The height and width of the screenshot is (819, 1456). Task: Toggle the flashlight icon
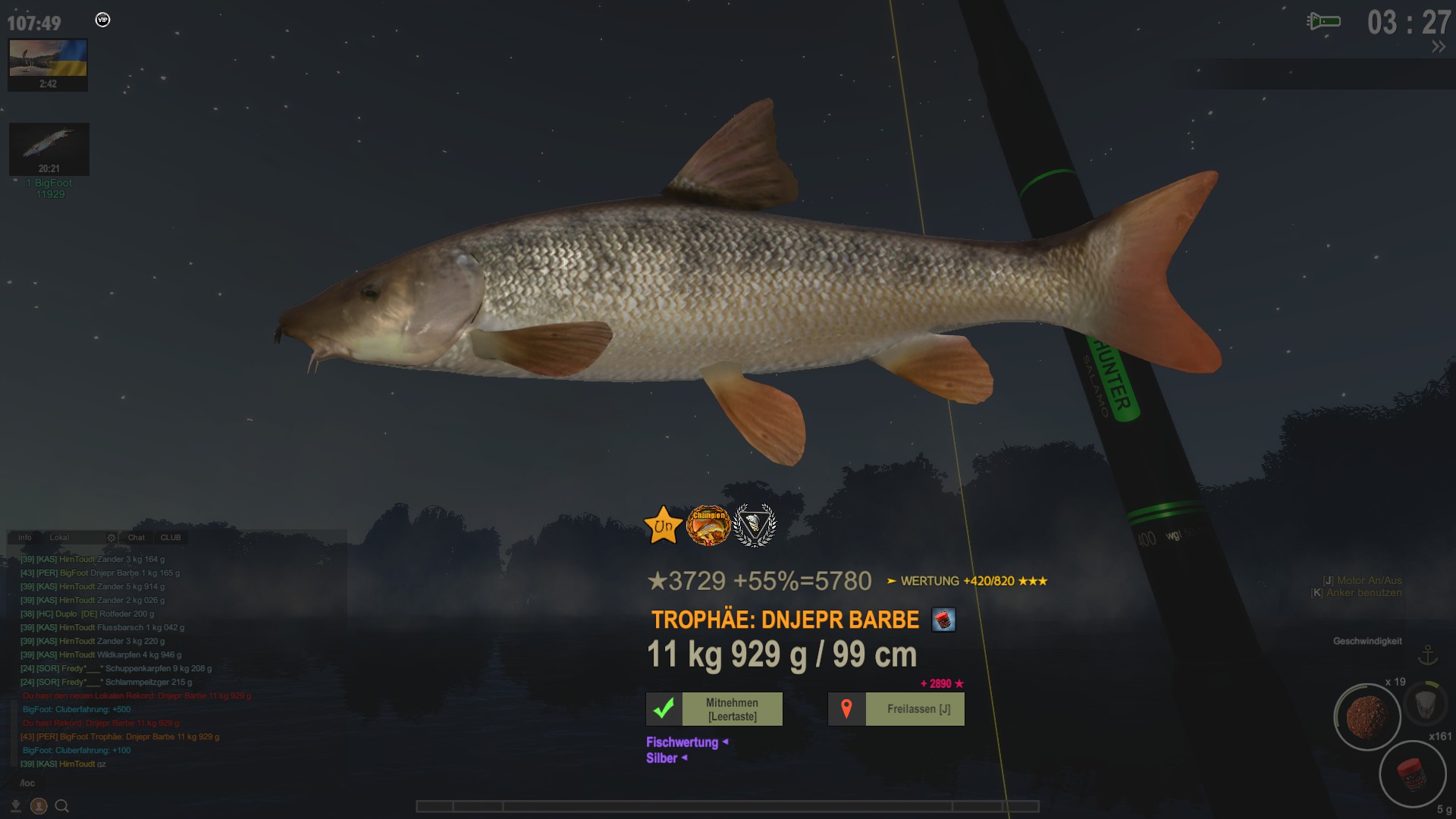[x=1324, y=21]
